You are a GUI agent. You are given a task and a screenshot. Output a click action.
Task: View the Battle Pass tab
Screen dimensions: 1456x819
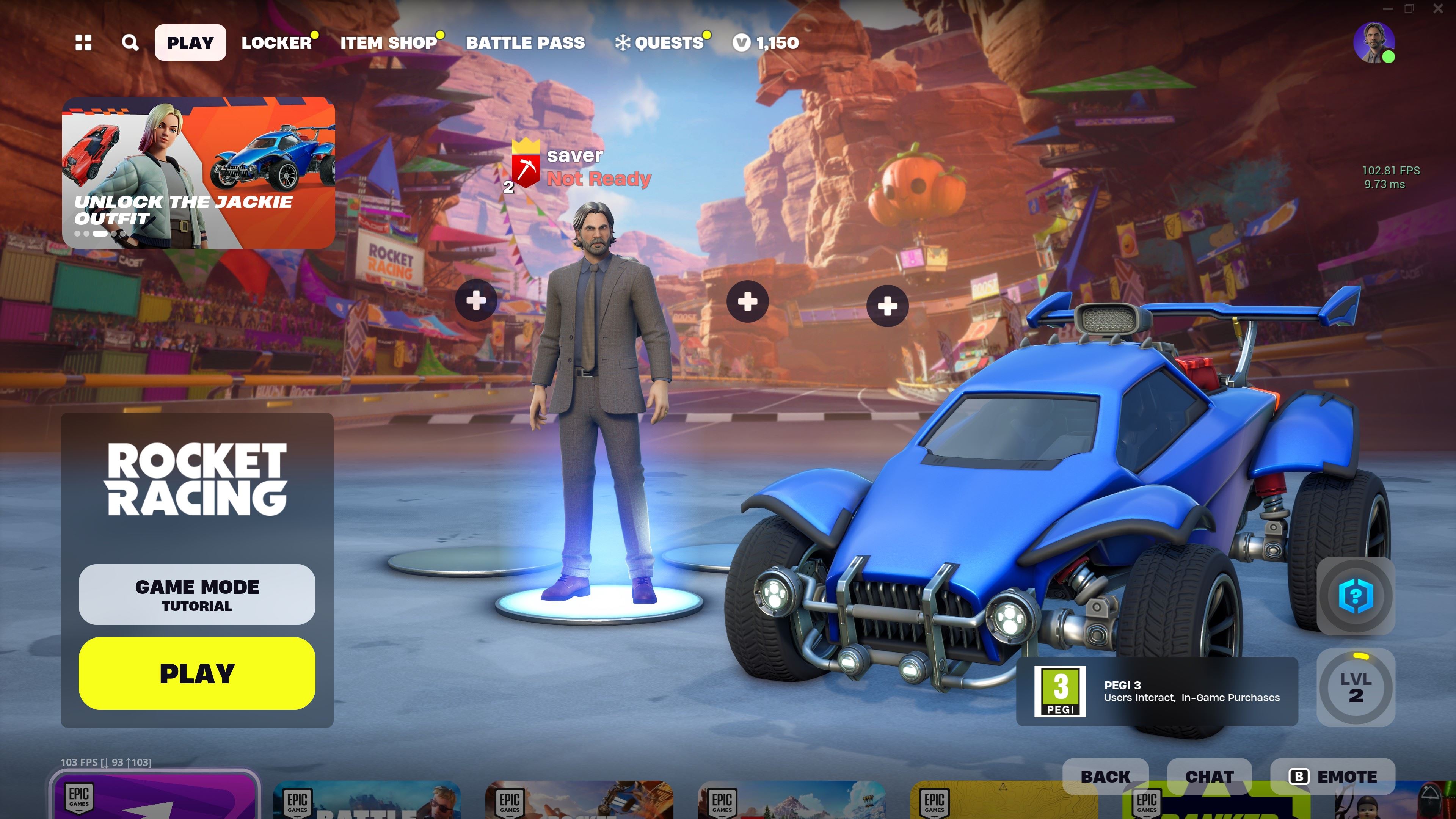pyautogui.click(x=525, y=42)
